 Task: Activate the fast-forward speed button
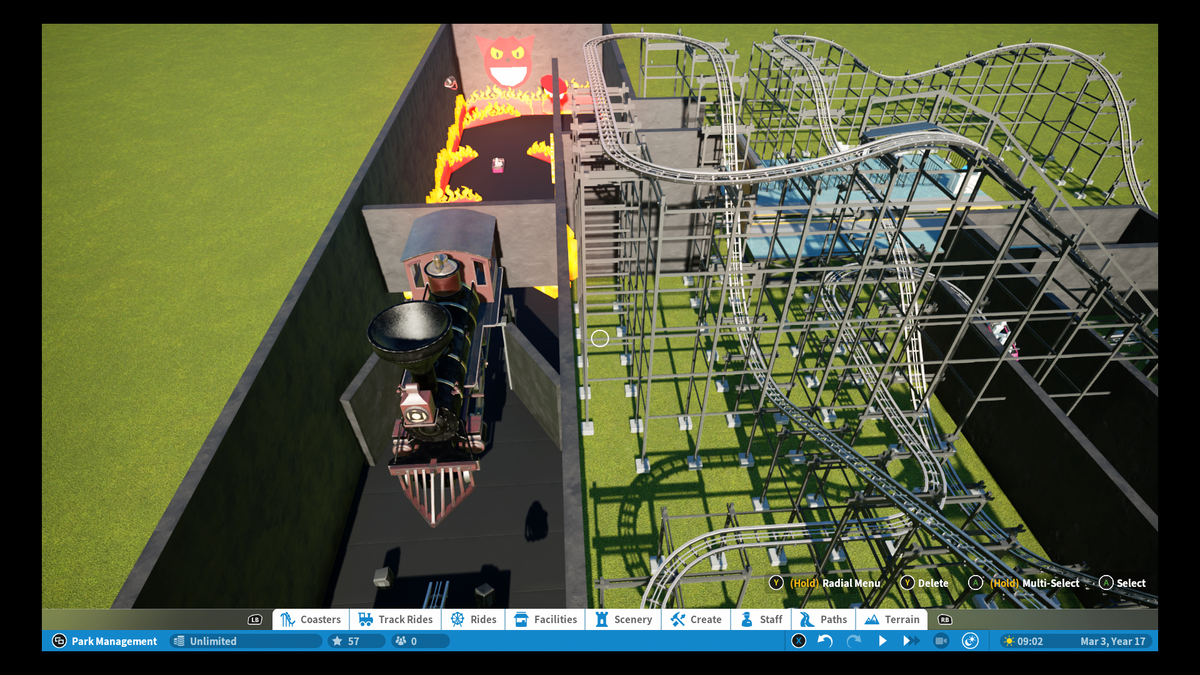[911, 641]
